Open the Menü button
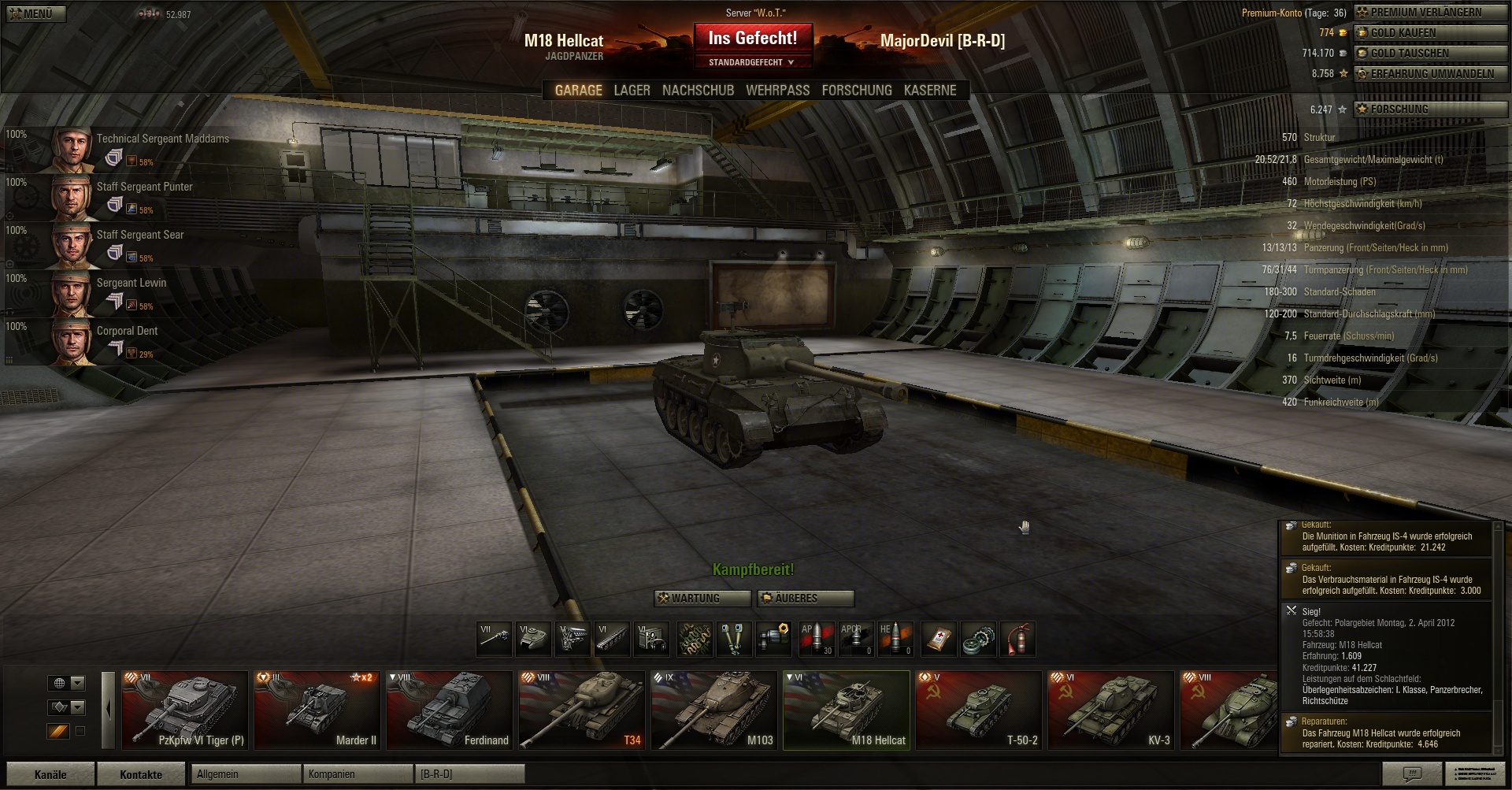The height and width of the screenshot is (790, 1512). coord(33,13)
